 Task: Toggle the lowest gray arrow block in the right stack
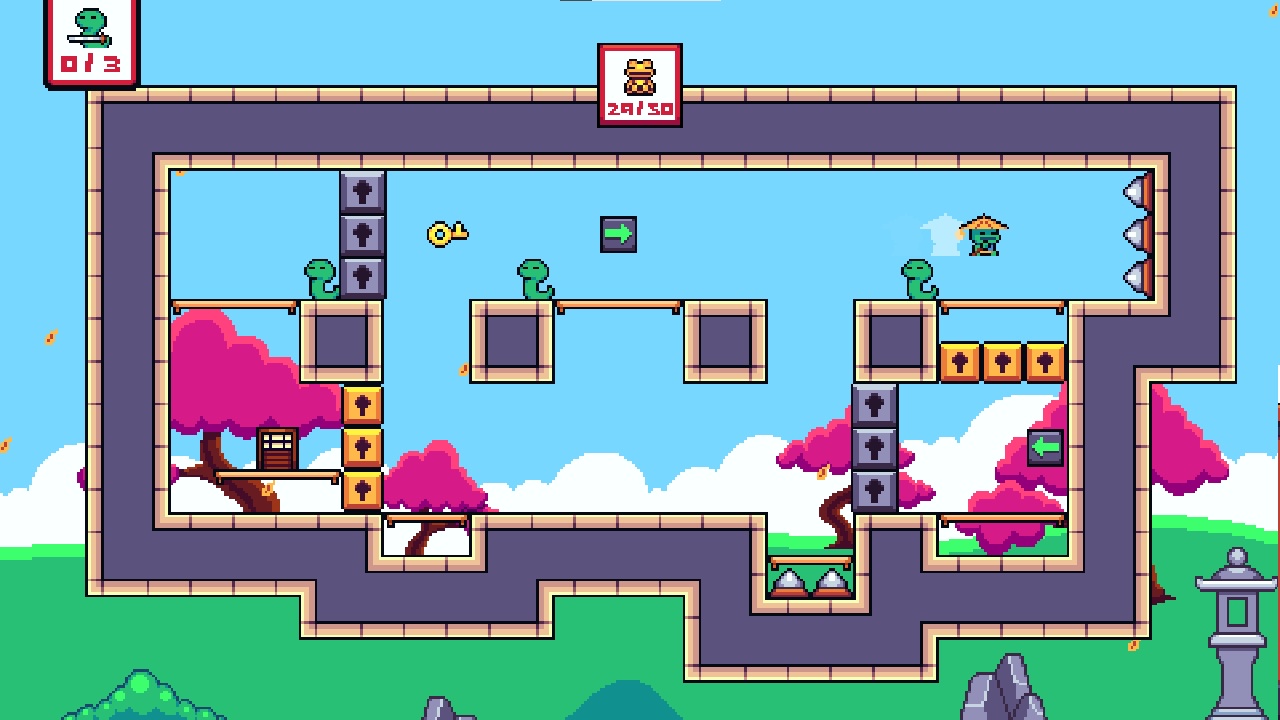pos(875,489)
